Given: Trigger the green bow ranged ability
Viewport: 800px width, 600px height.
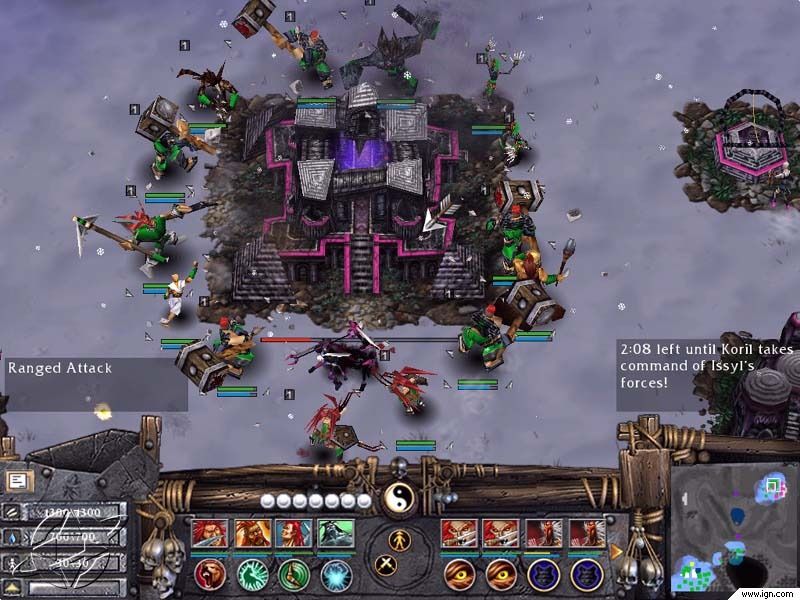Looking at the screenshot, I should pyautogui.click(x=294, y=574).
